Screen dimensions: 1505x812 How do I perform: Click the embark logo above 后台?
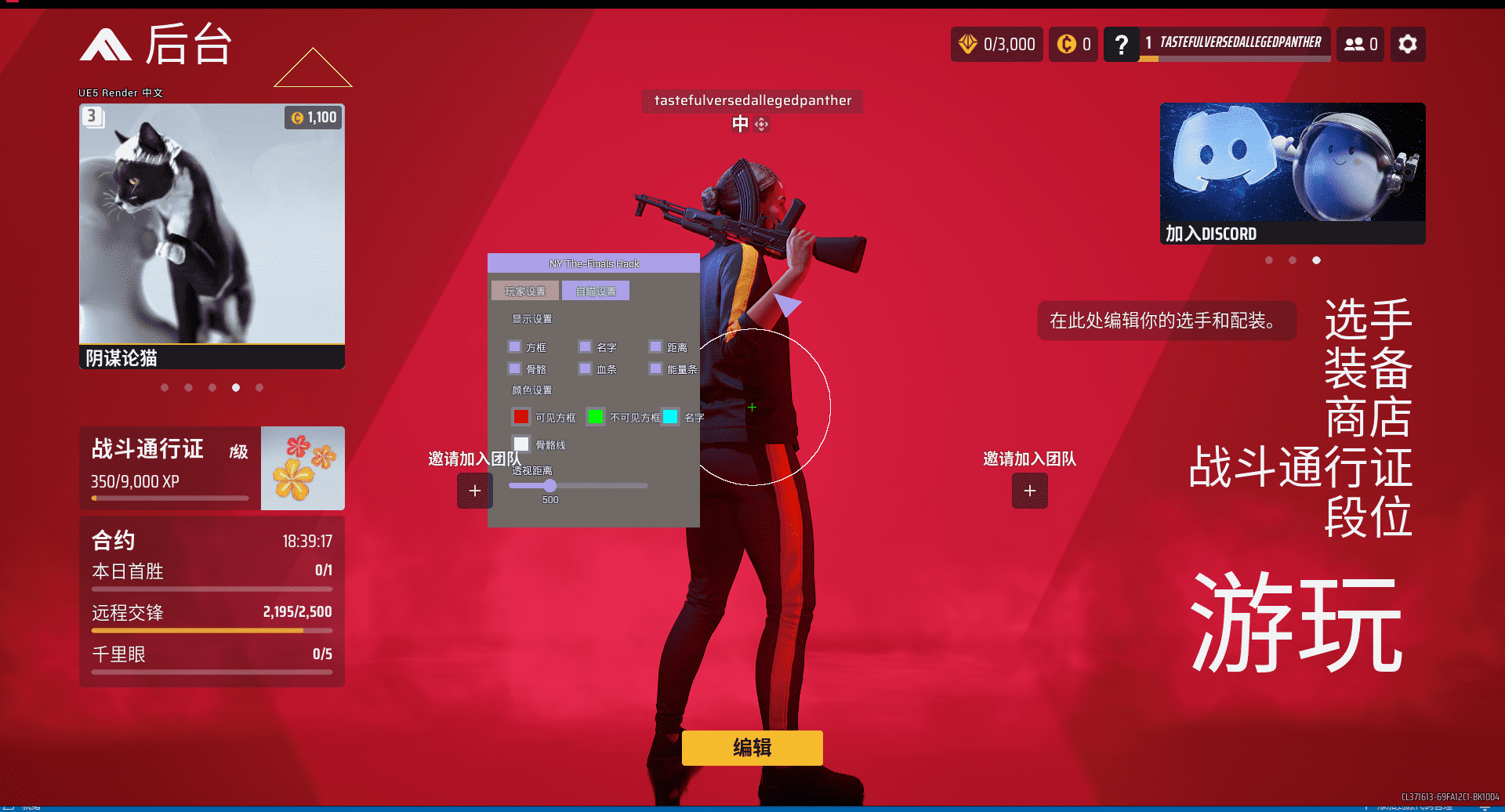pyautogui.click(x=106, y=45)
